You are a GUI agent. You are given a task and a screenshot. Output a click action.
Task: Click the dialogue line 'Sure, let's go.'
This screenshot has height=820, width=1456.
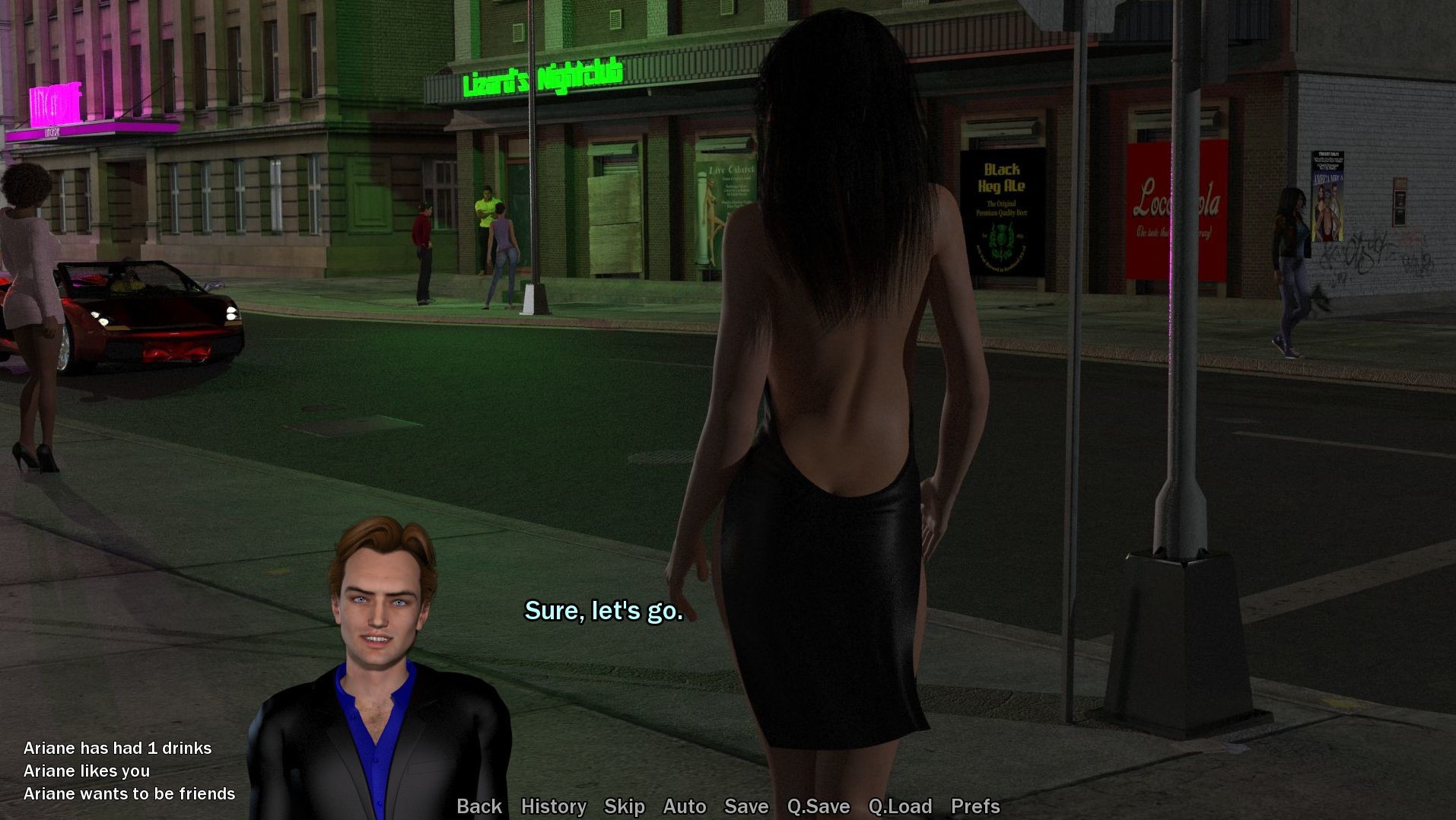tap(603, 611)
